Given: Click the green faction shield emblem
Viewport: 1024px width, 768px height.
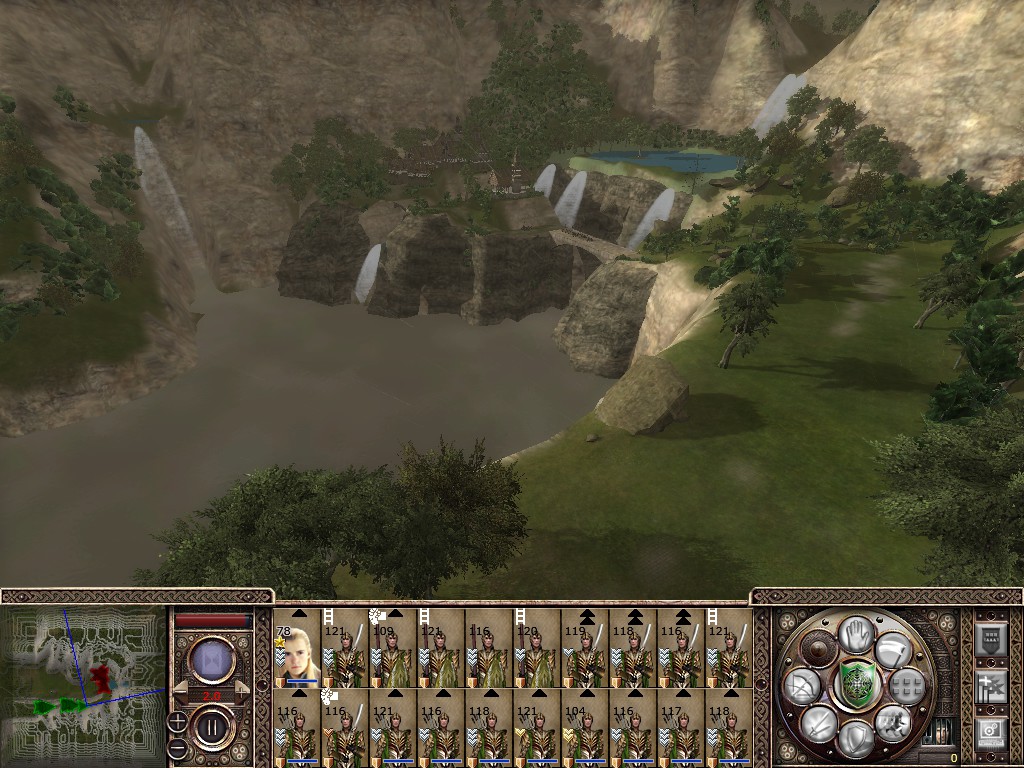Looking at the screenshot, I should [x=856, y=685].
